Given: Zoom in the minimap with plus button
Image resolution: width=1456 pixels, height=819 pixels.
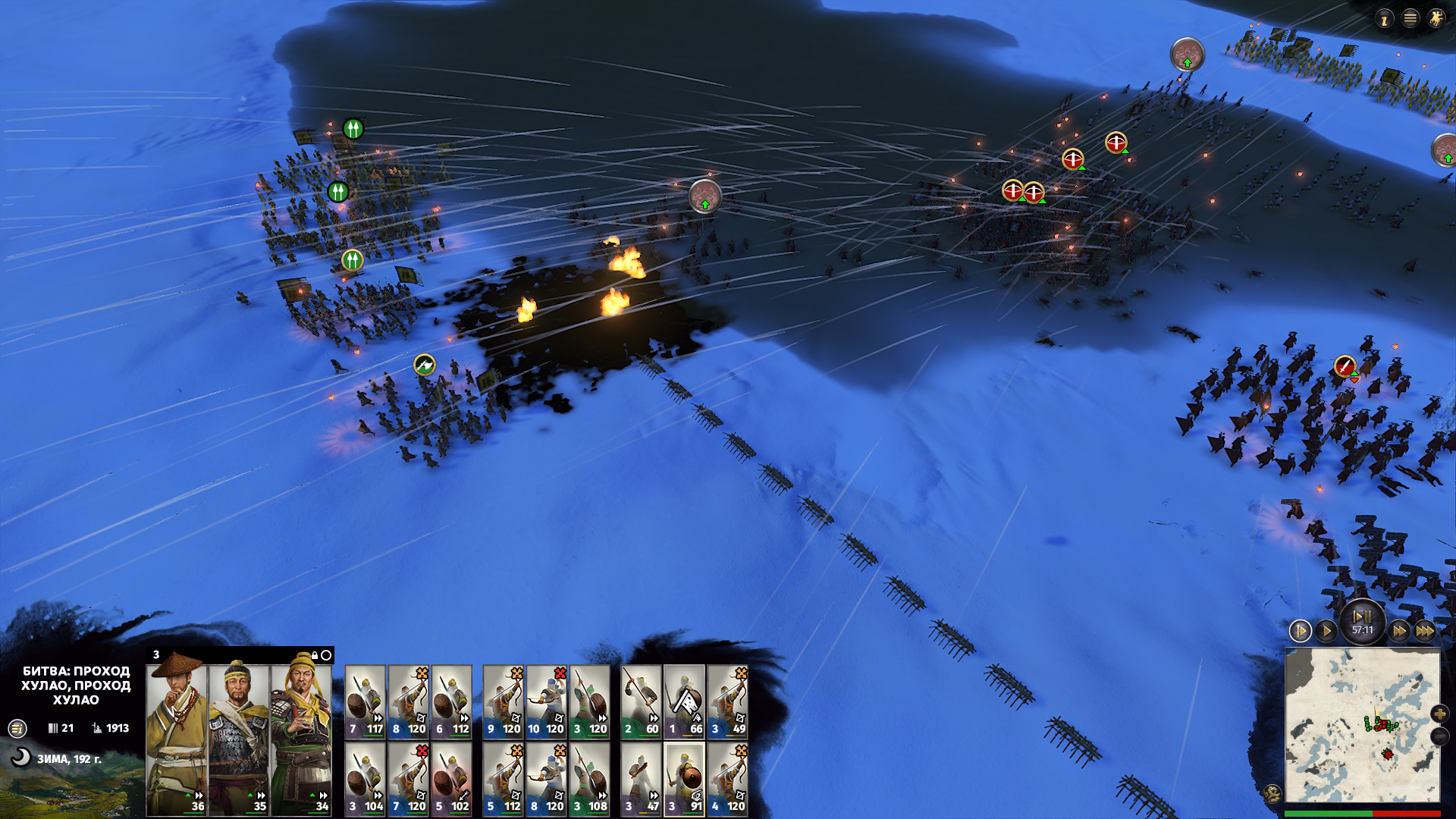Looking at the screenshot, I should tap(1439, 714).
